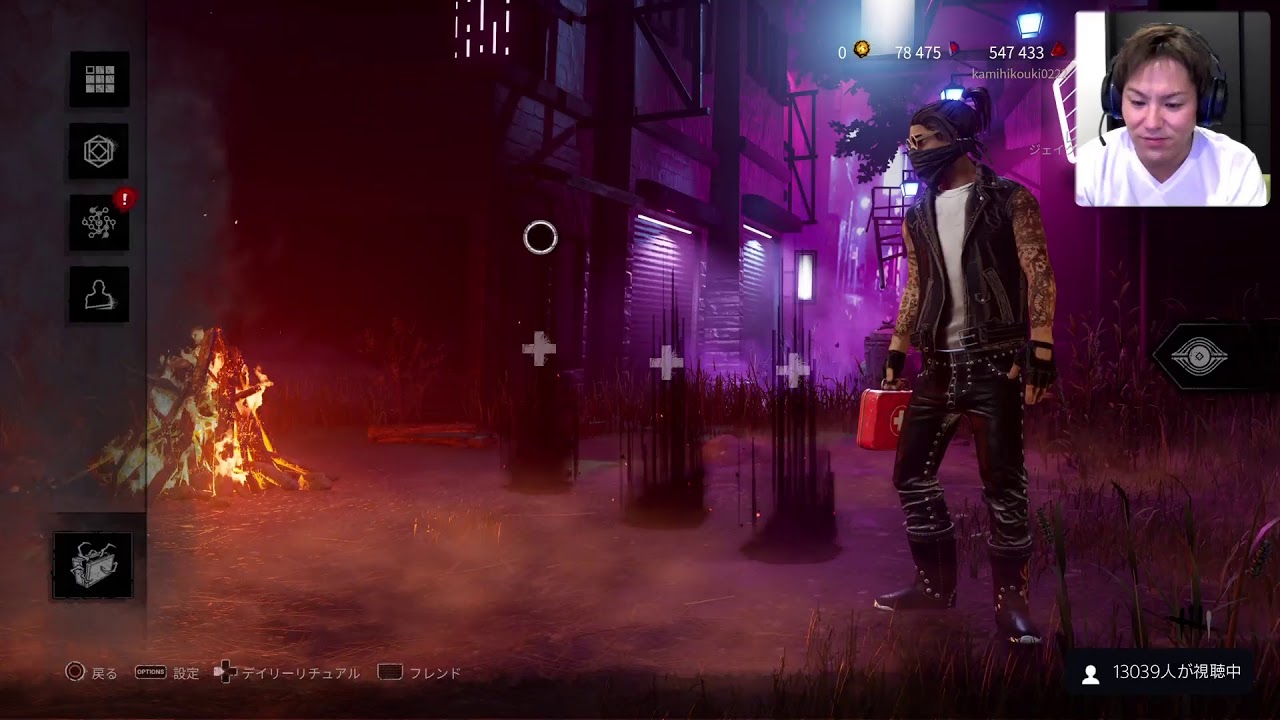Open the Bloodweb icon with red alert
This screenshot has width=1280, height=720.
[x=99, y=223]
